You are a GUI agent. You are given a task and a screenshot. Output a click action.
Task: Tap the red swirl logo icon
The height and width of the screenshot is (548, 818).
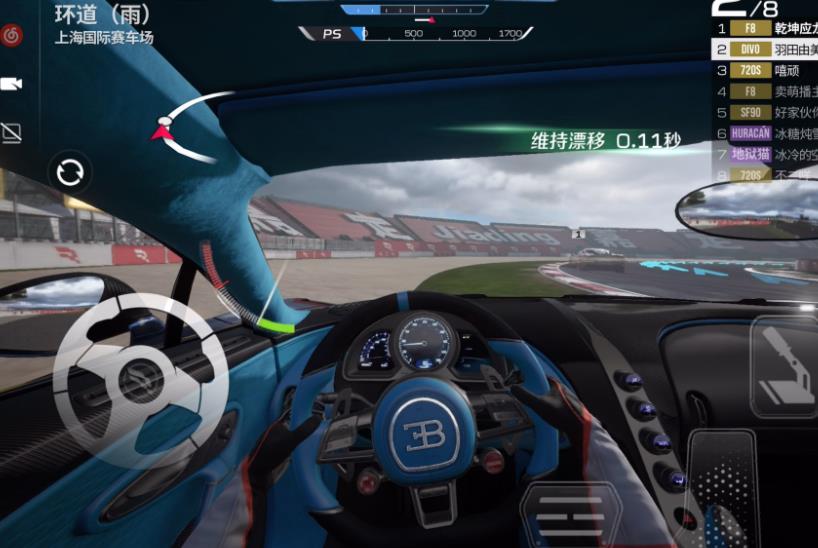(x=13, y=34)
